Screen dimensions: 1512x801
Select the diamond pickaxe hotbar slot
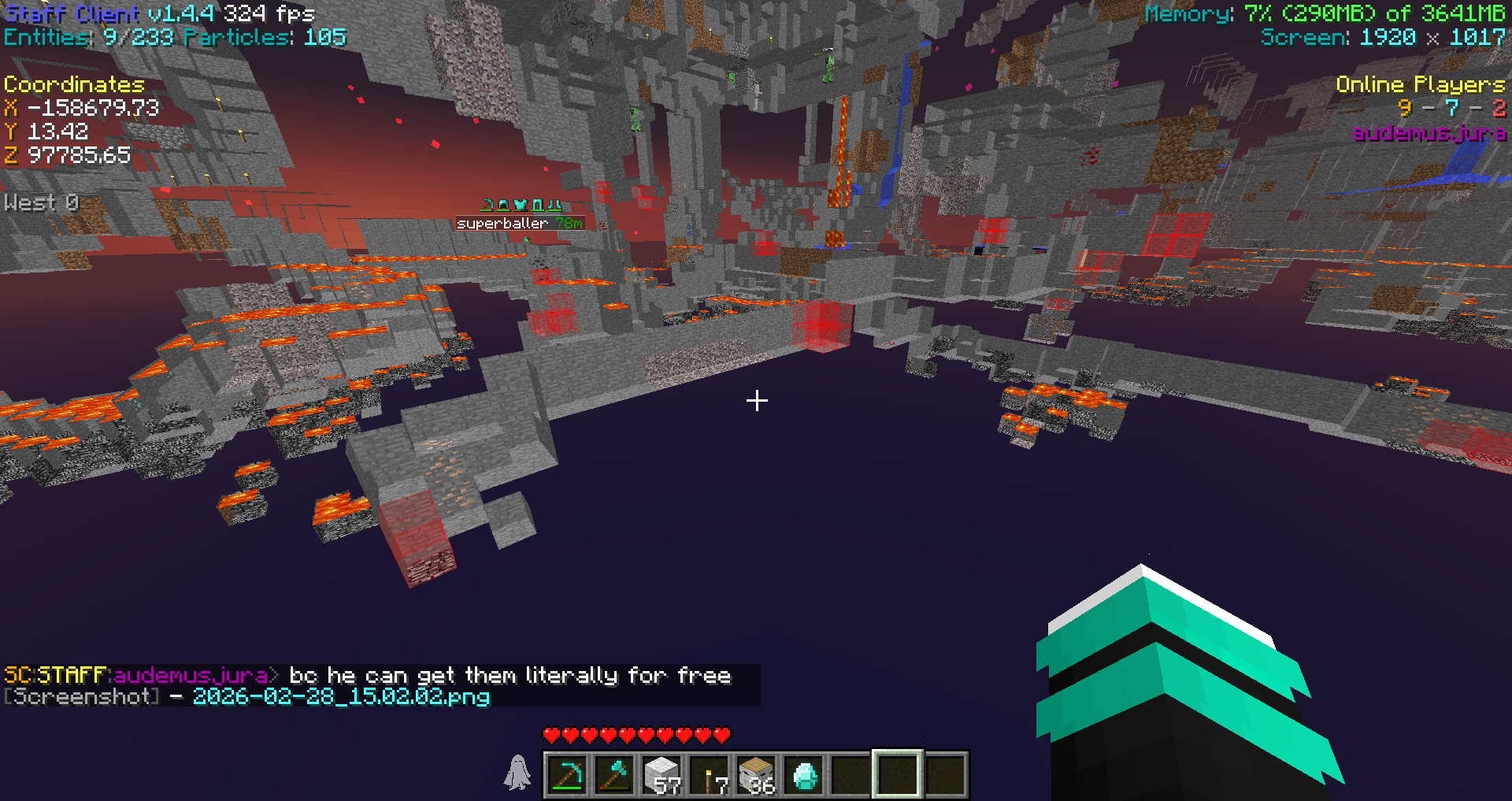click(567, 775)
